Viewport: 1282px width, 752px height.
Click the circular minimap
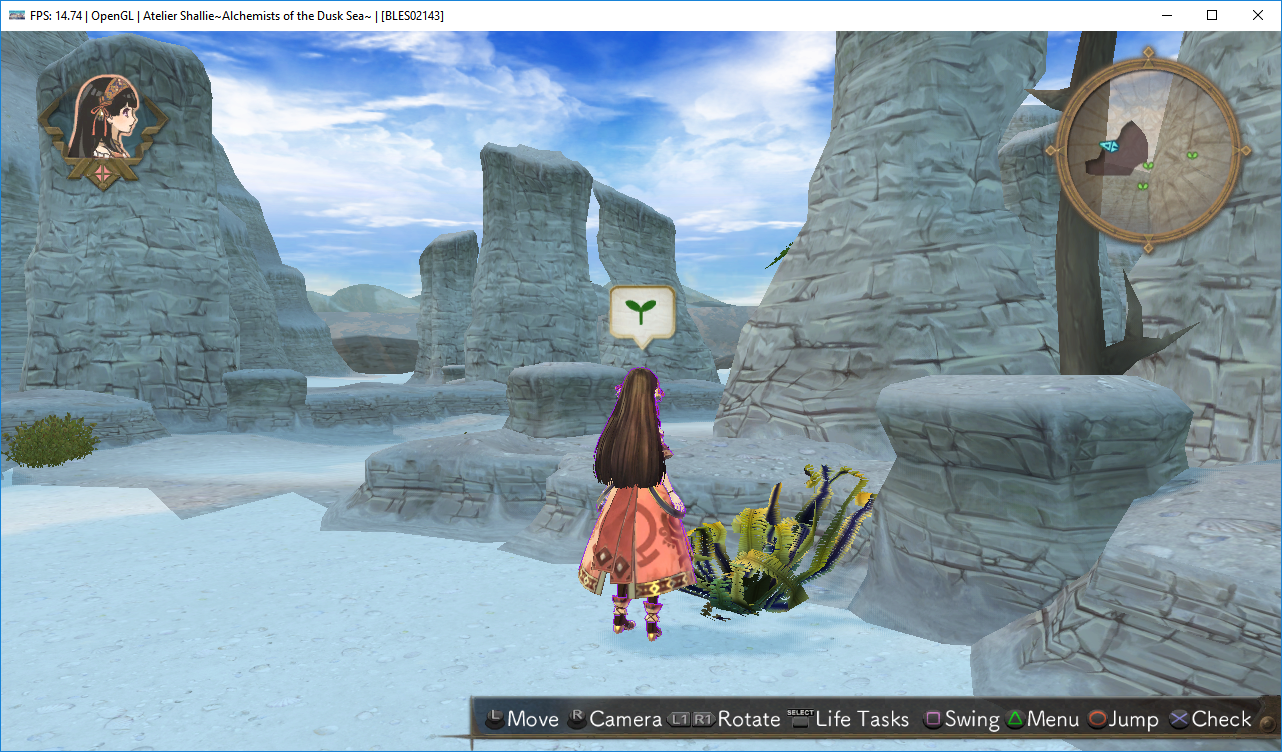point(1147,149)
